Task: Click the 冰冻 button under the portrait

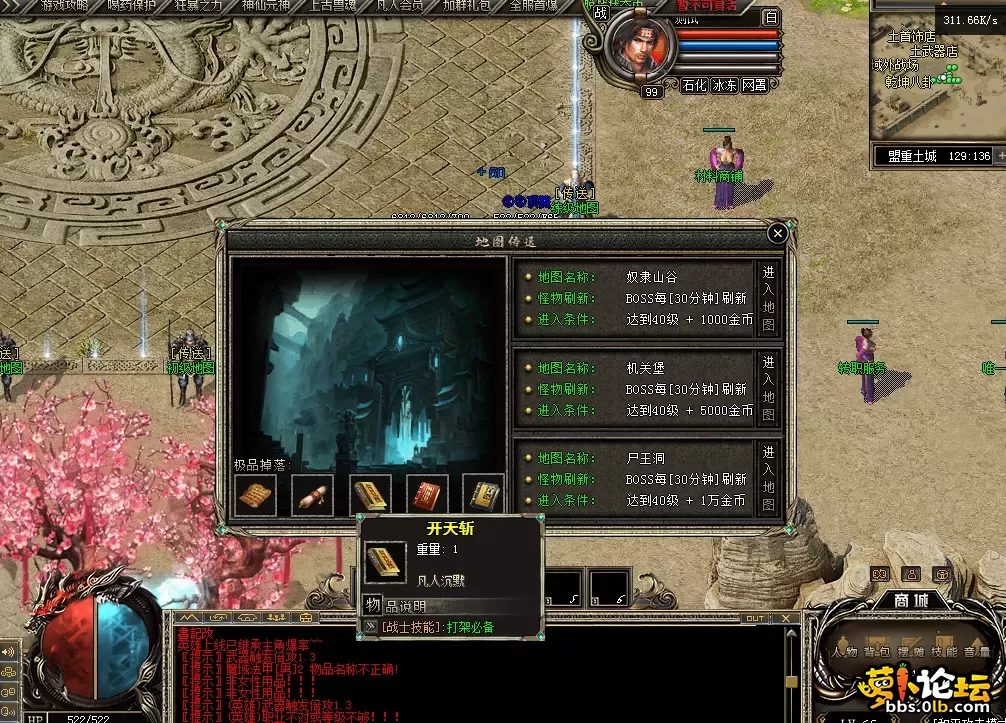Action: [x=724, y=86]
